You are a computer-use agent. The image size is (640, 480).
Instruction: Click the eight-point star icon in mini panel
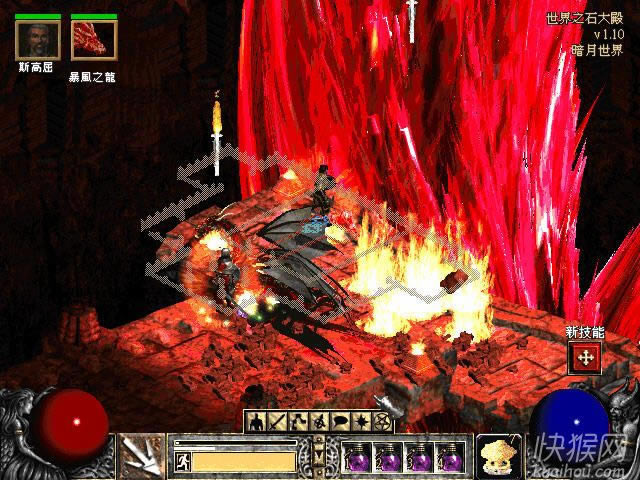pyautogui.click(x=359, y=421)
